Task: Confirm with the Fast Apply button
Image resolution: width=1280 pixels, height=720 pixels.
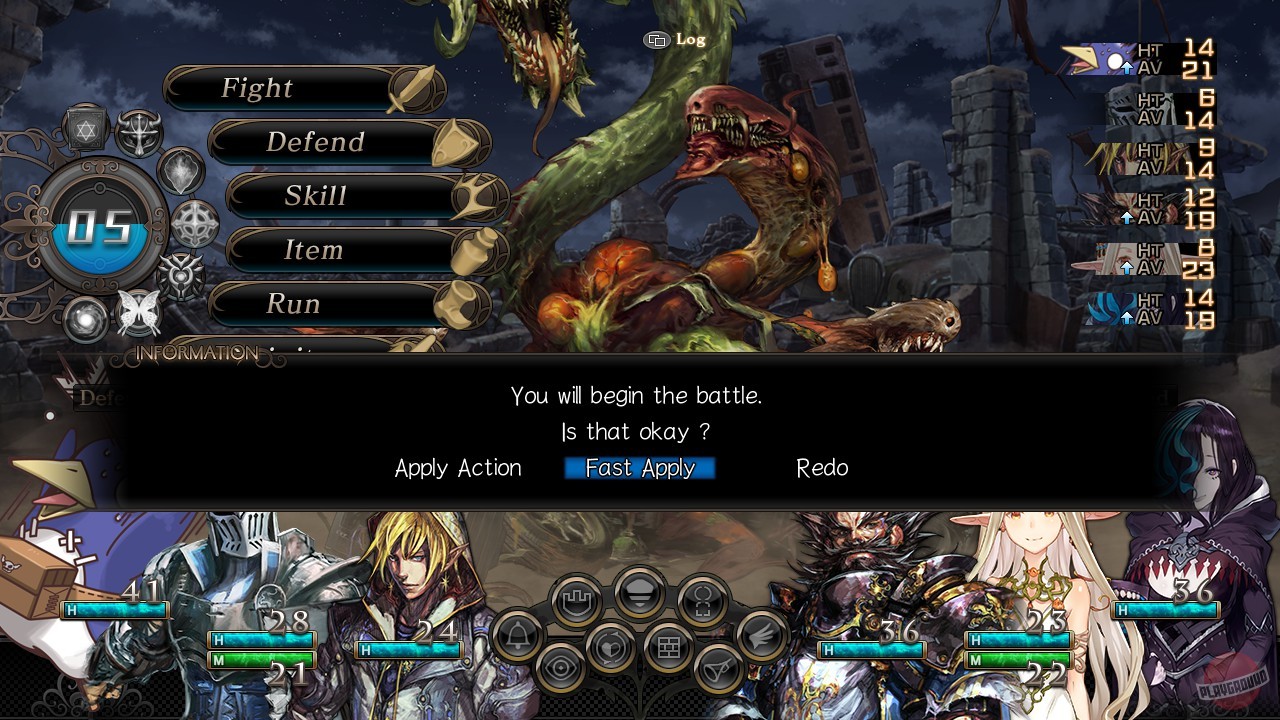Action: [x=639, y=468]
